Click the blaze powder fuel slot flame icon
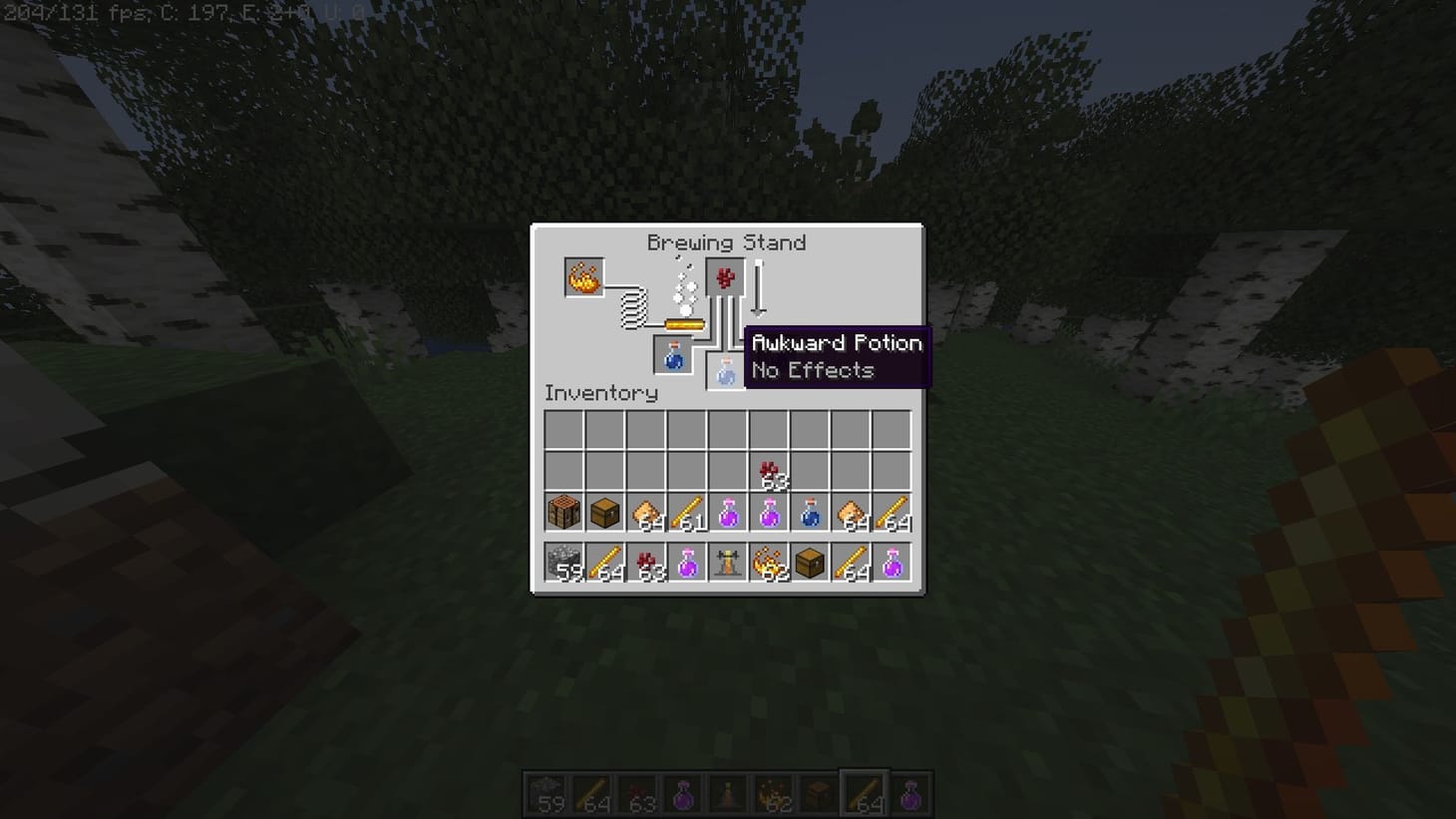This screenshot has height=819, width=1456. coord(582,277)
